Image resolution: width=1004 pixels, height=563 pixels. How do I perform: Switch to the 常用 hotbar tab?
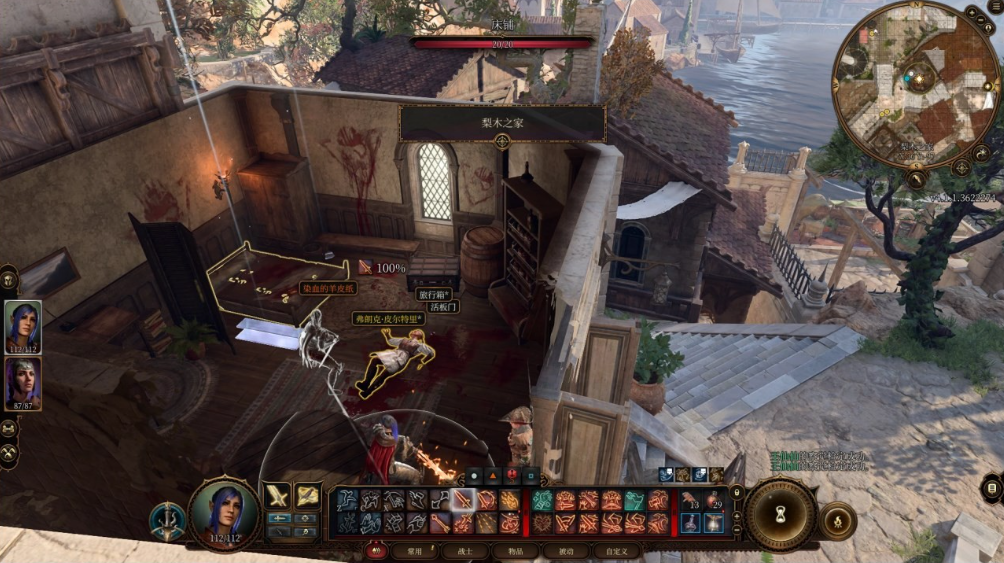(407, 551)
